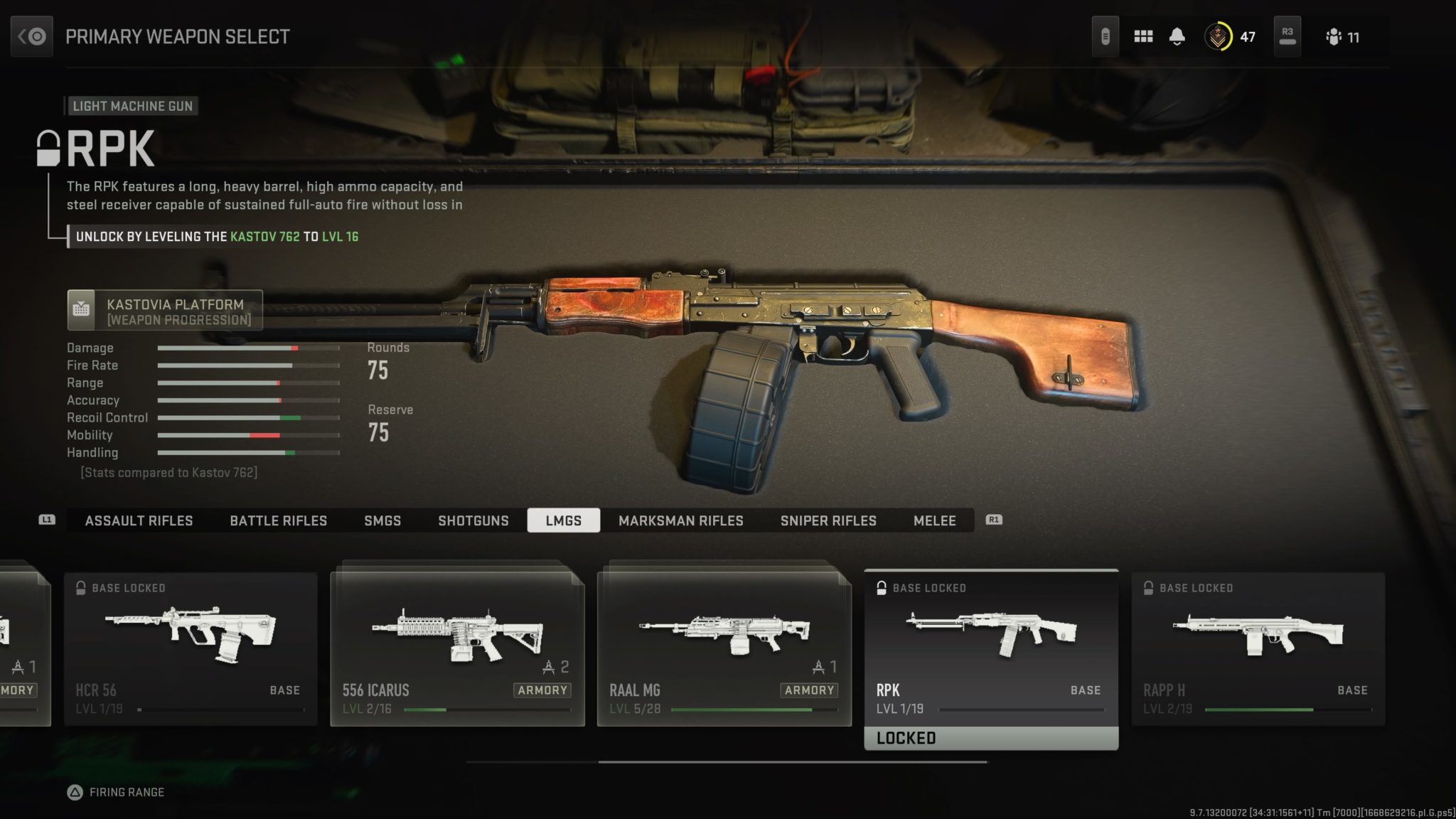
Task: Click the rank emblem showing level 47
Action: point(1219,36)
